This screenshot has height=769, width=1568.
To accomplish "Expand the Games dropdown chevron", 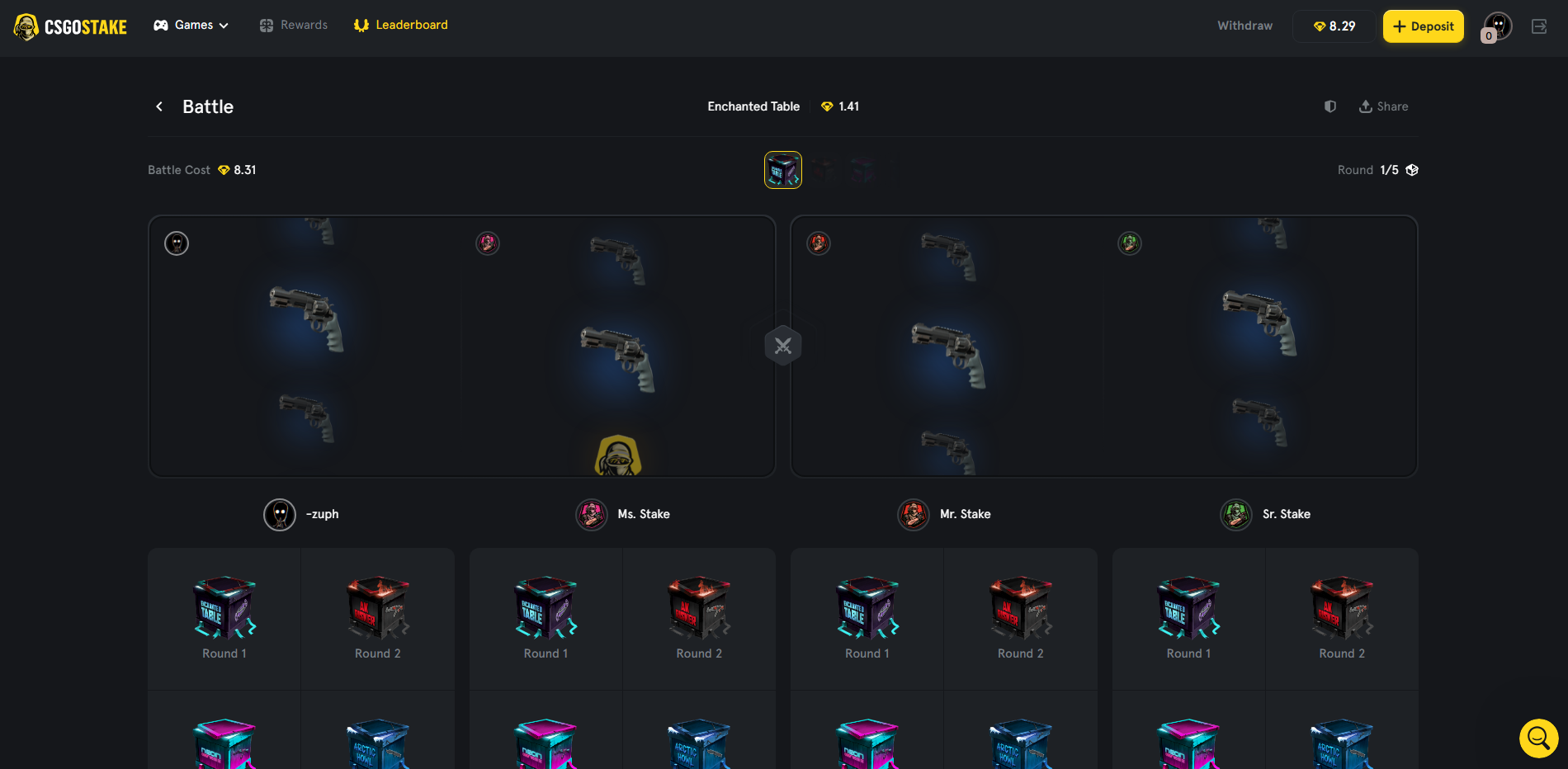I will pos(223,25).
